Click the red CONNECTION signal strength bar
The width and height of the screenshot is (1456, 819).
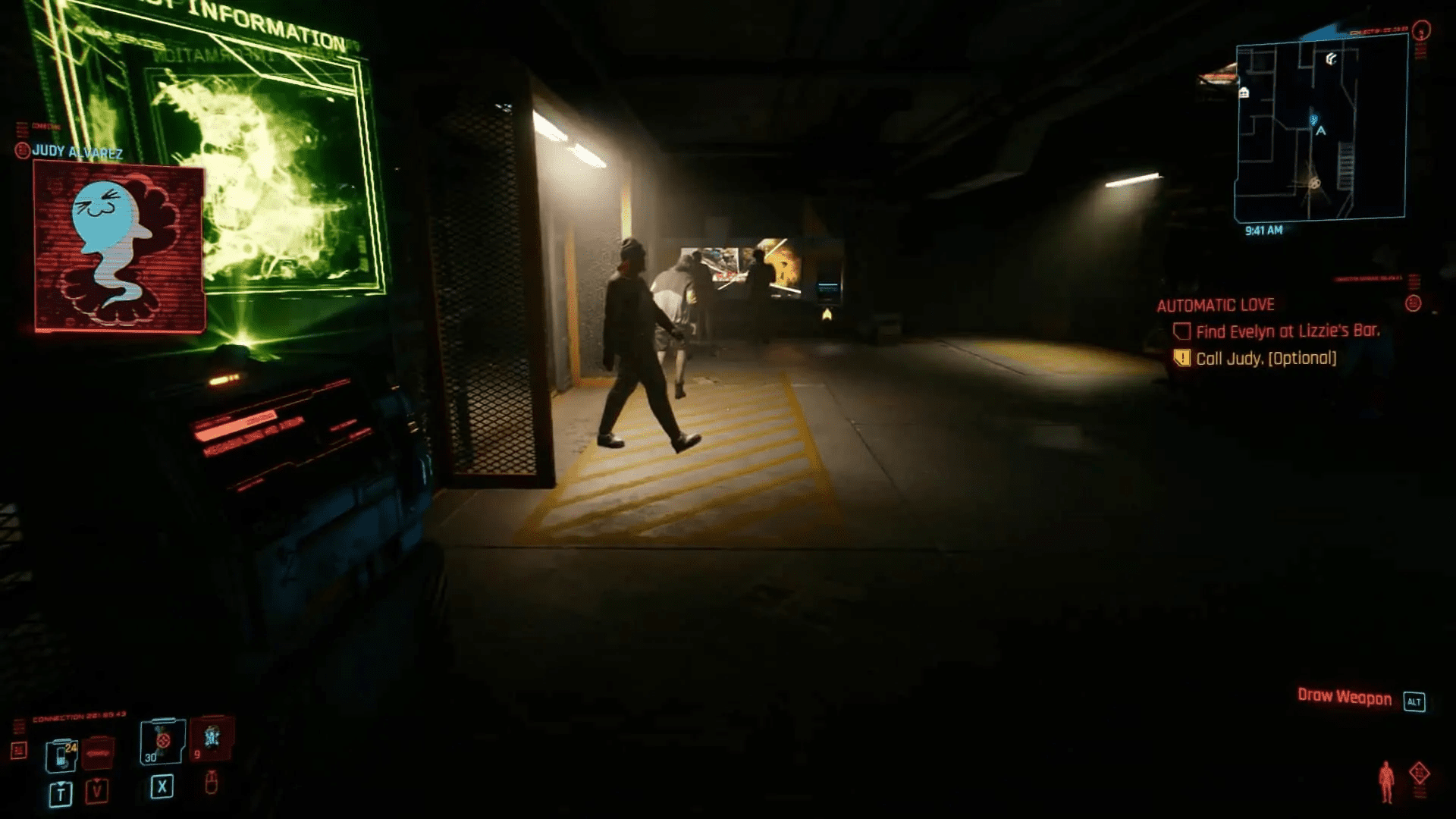click(80, 714)
